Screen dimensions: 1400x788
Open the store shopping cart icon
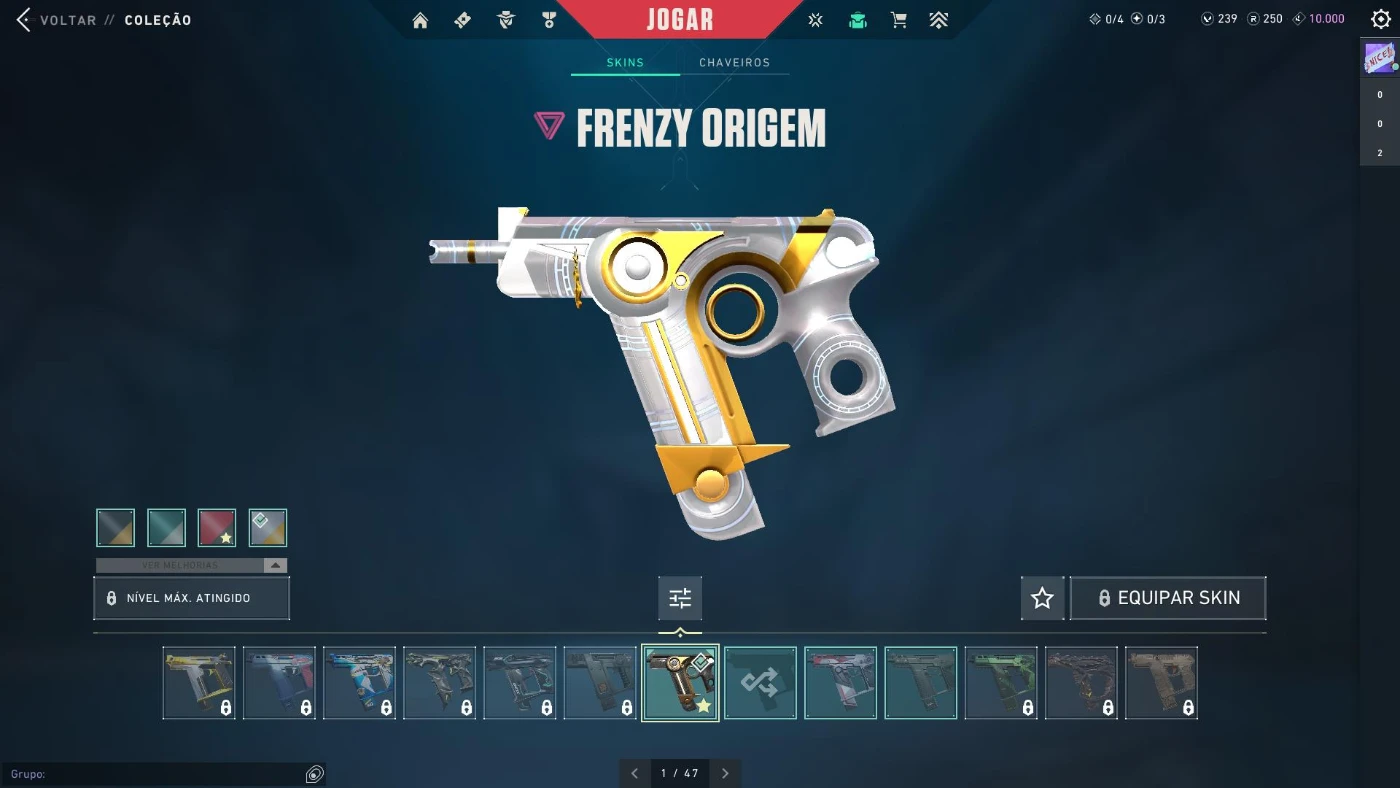pyautogui.click(x=899, y=20)
